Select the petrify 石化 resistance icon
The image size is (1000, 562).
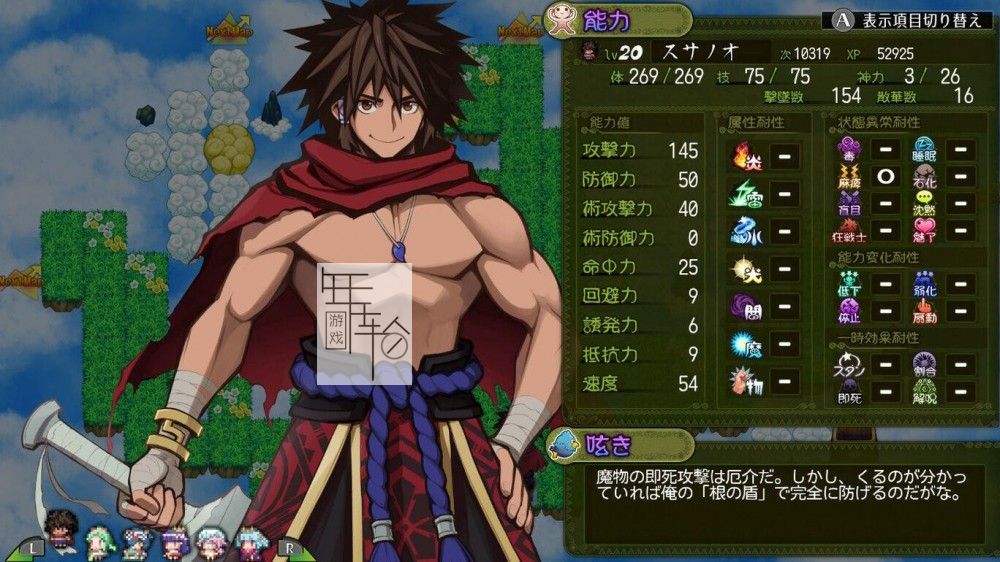coord(924,177)
